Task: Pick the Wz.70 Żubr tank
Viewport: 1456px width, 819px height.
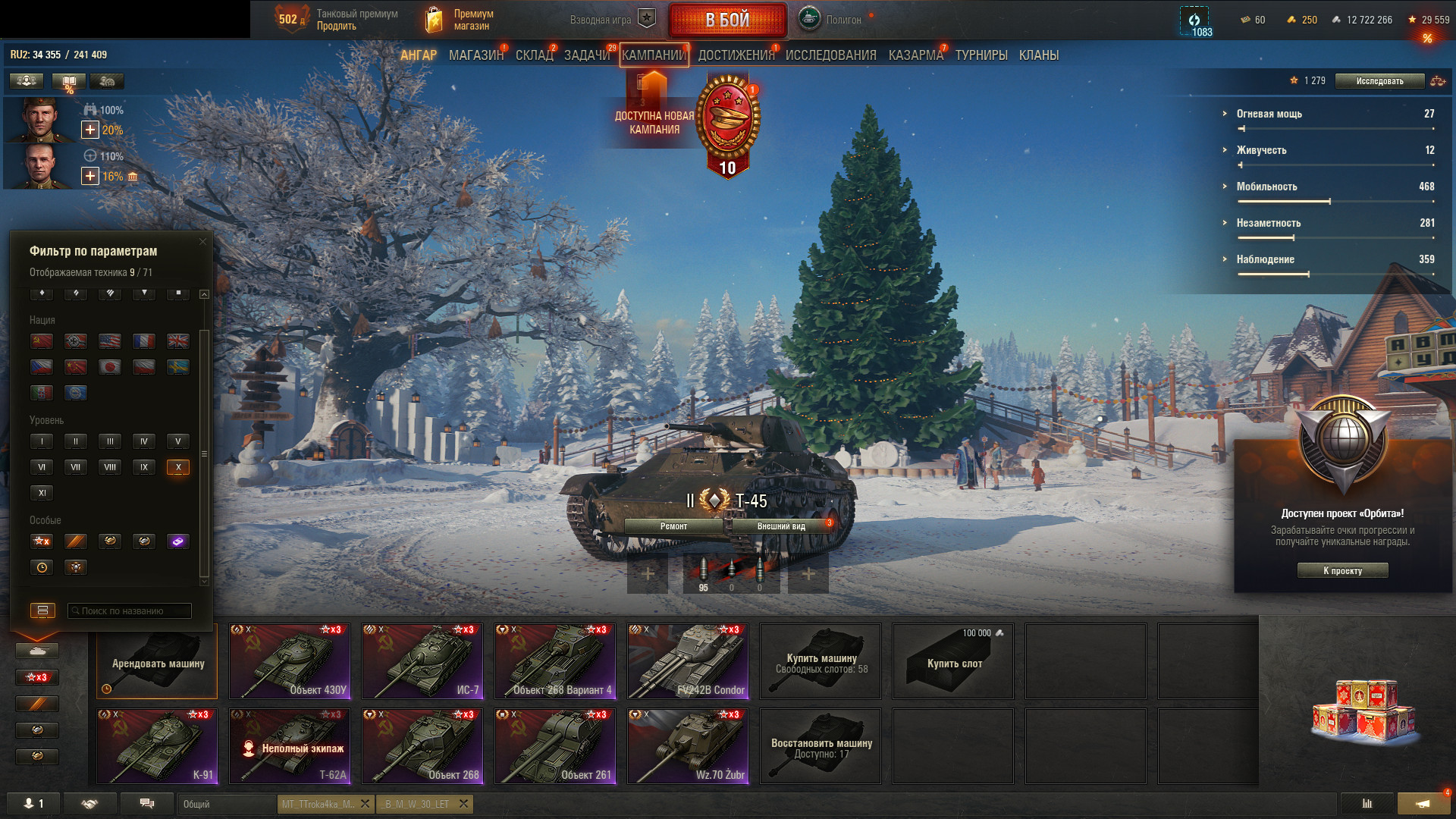Action: (x=688, y=746)
